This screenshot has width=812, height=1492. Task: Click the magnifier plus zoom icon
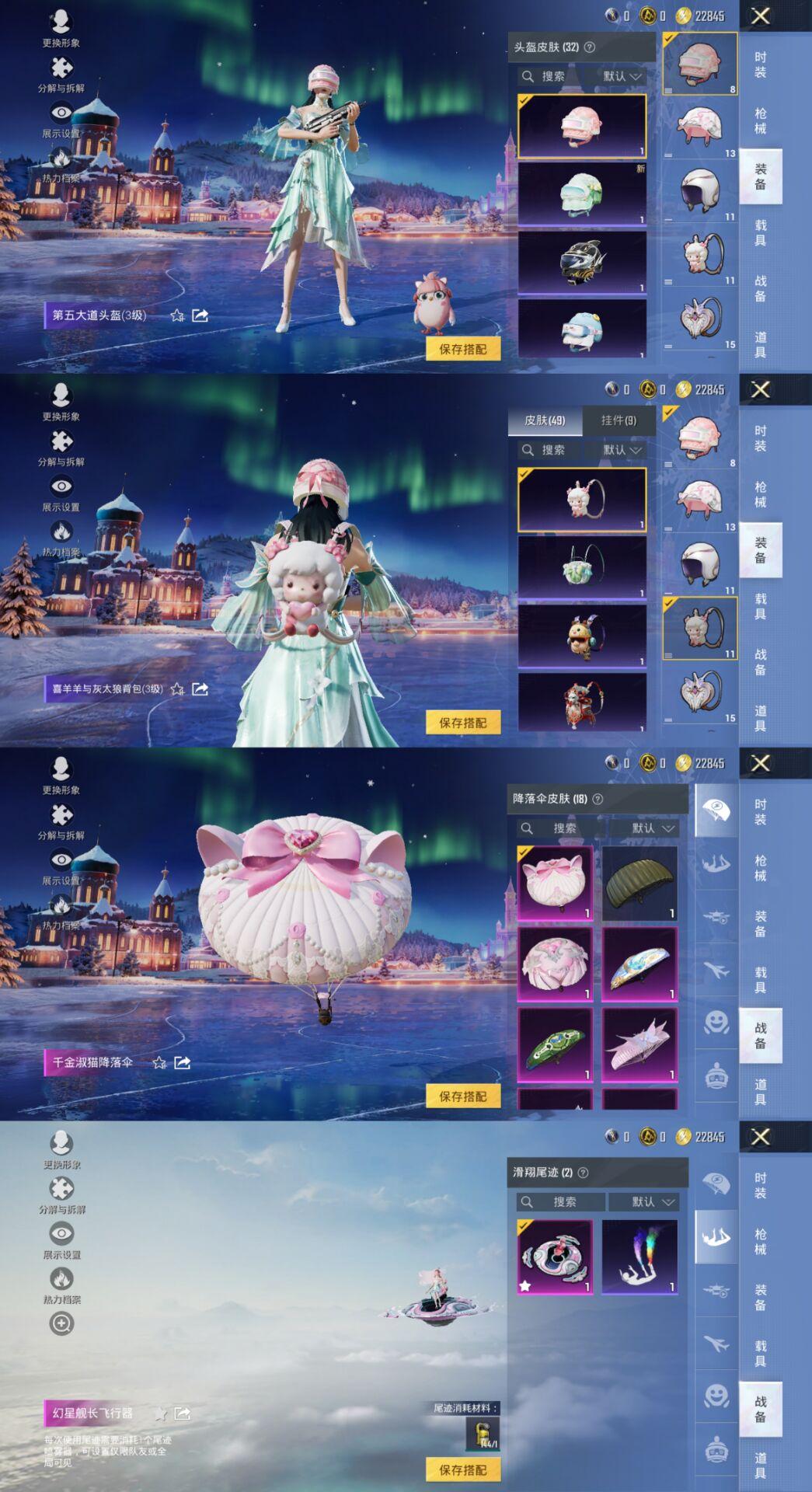61,1323
